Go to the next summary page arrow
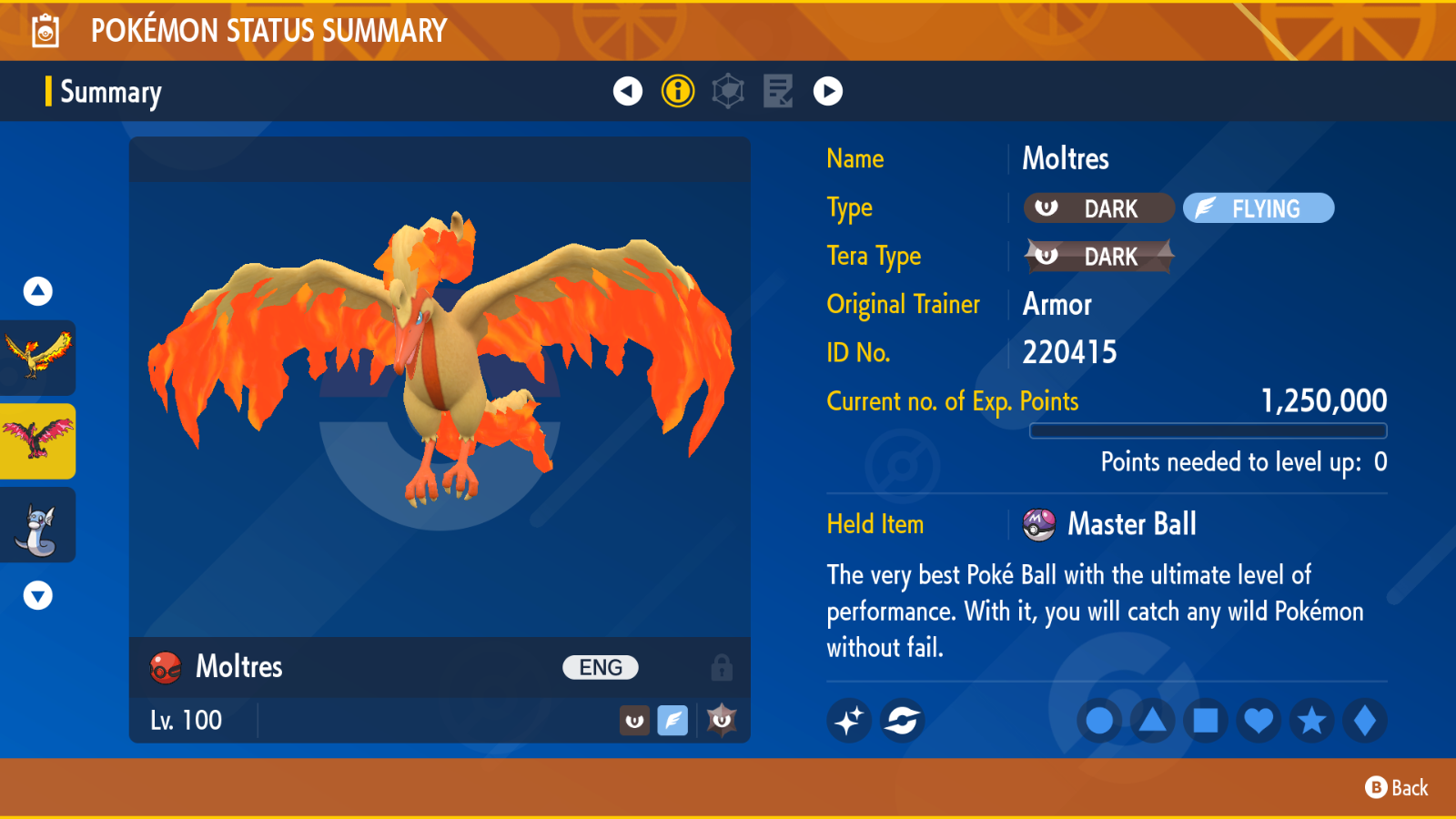Image resolution: width=1456 pixels, height=819 pixels. 827,91
